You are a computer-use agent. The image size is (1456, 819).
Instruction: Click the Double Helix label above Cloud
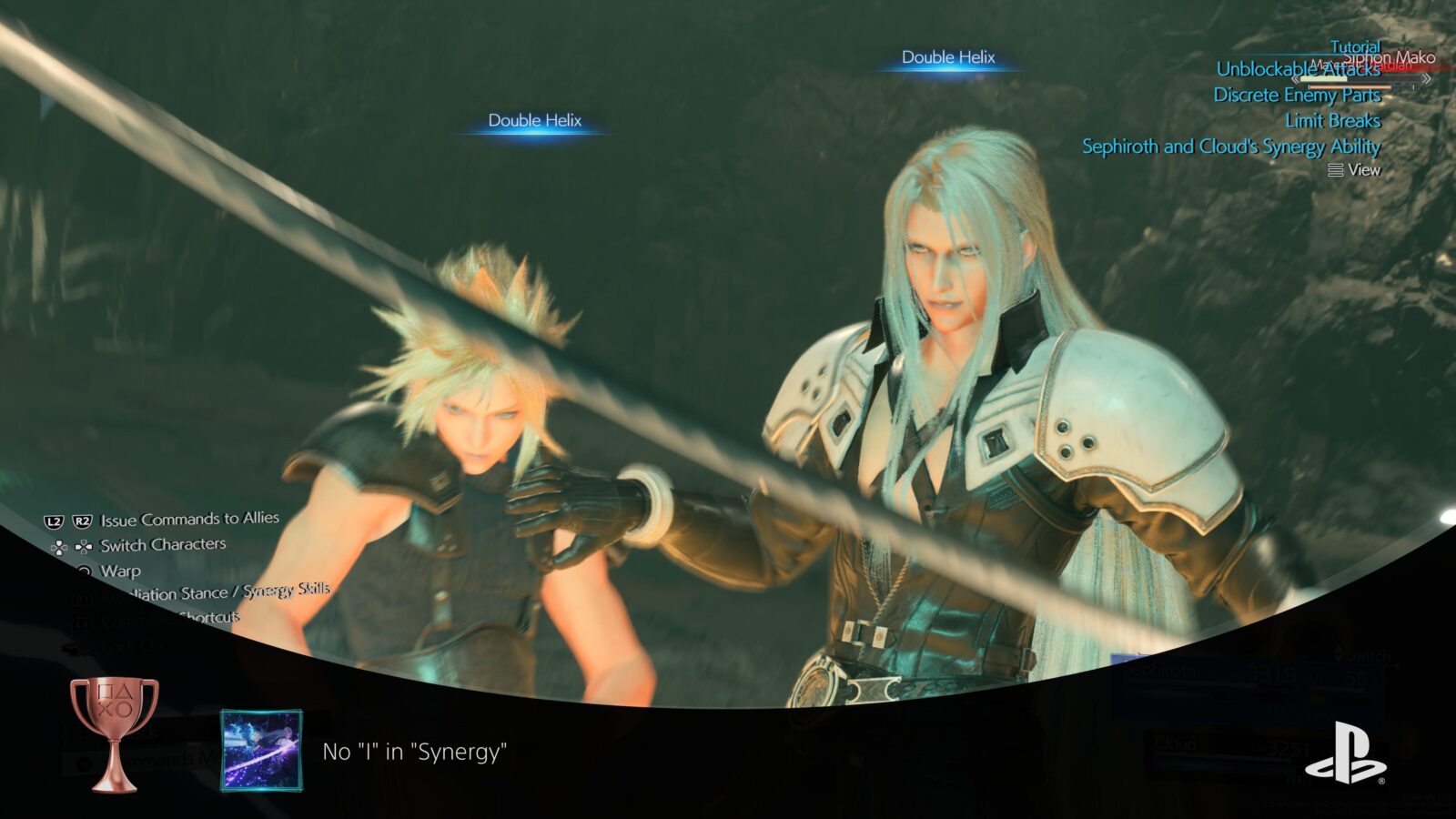(x=535, y=117)
